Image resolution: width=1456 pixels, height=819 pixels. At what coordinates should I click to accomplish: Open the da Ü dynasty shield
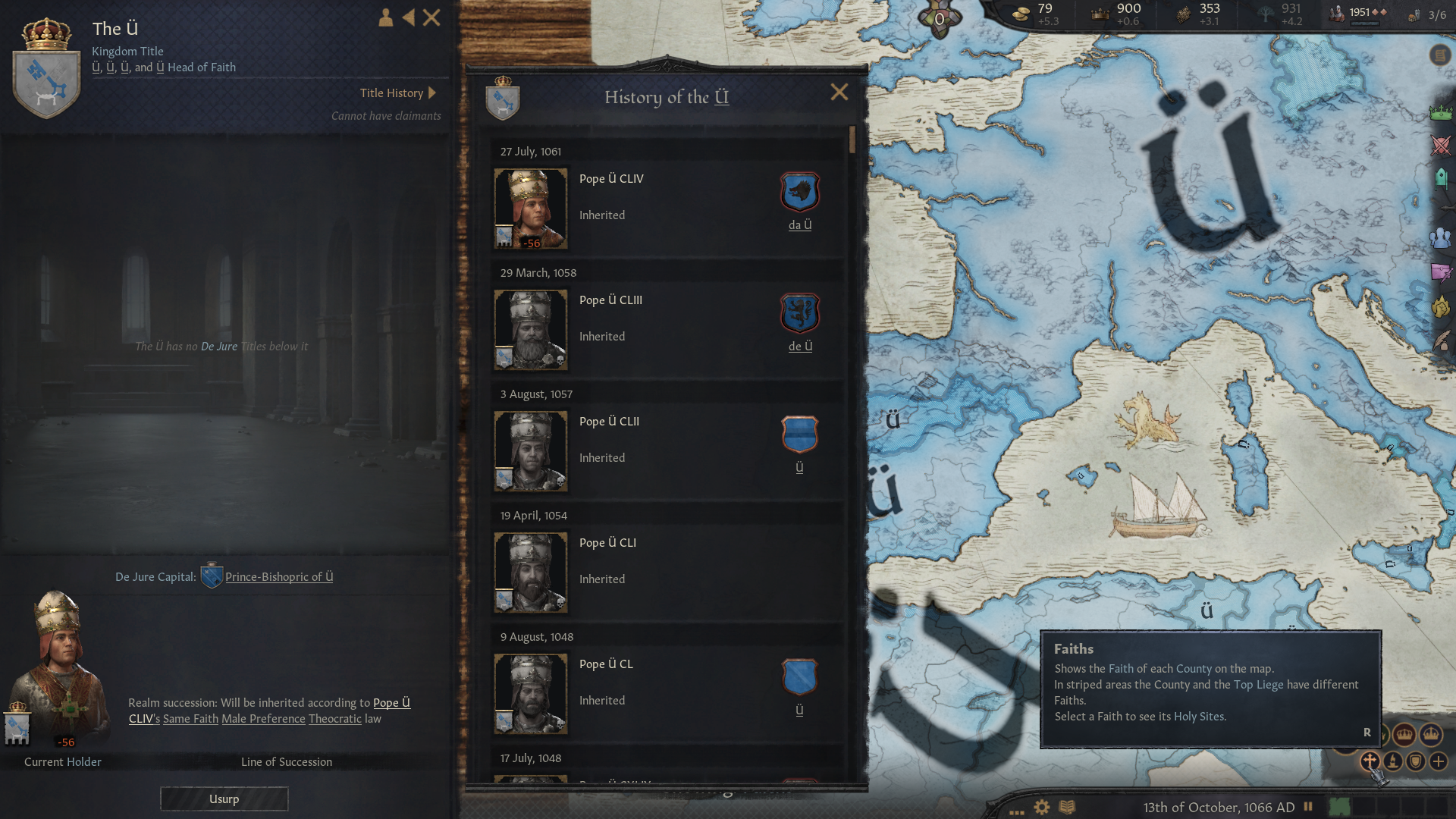click(x=800, y=192)
